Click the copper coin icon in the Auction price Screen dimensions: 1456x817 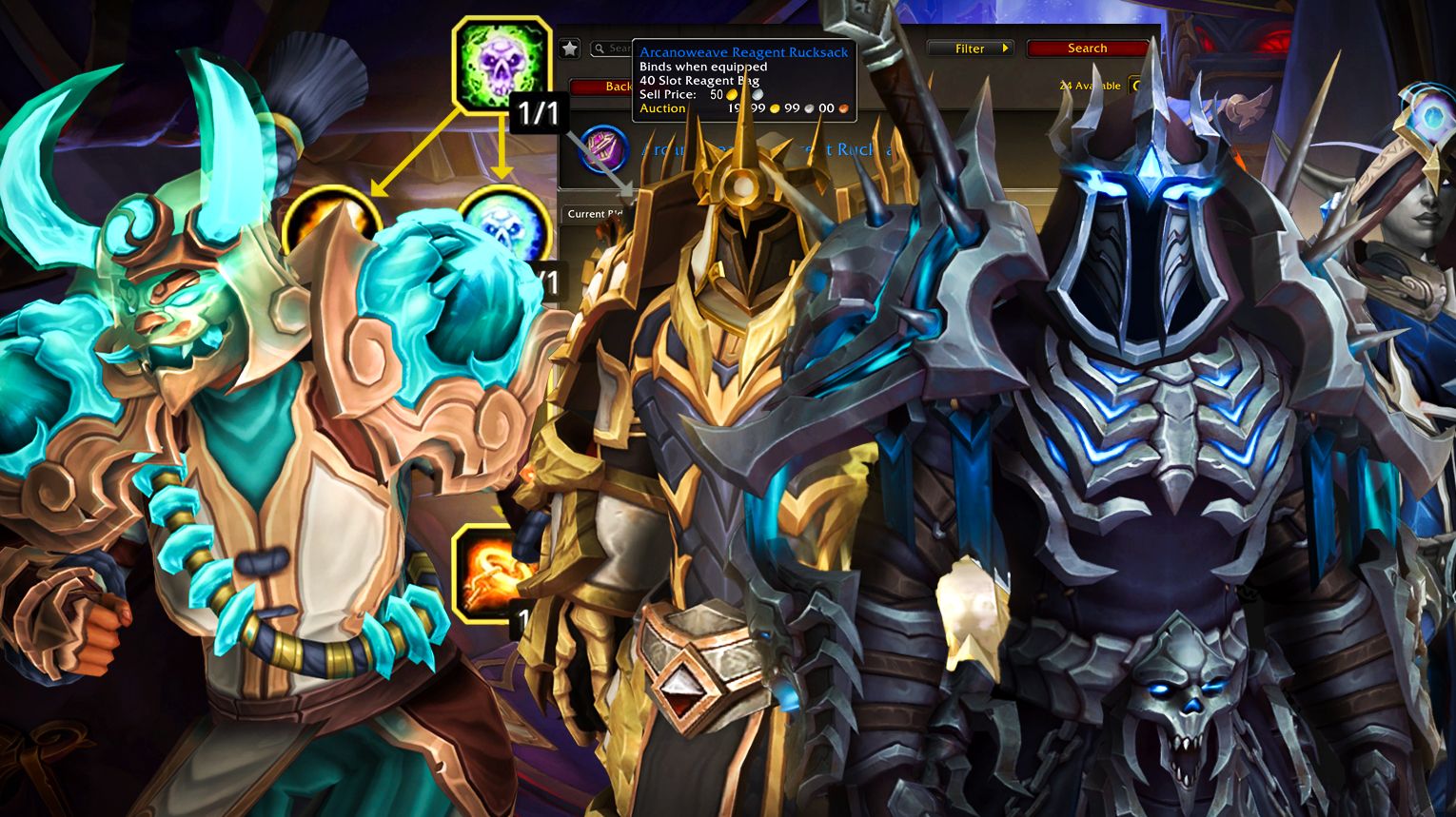[844, 108]
